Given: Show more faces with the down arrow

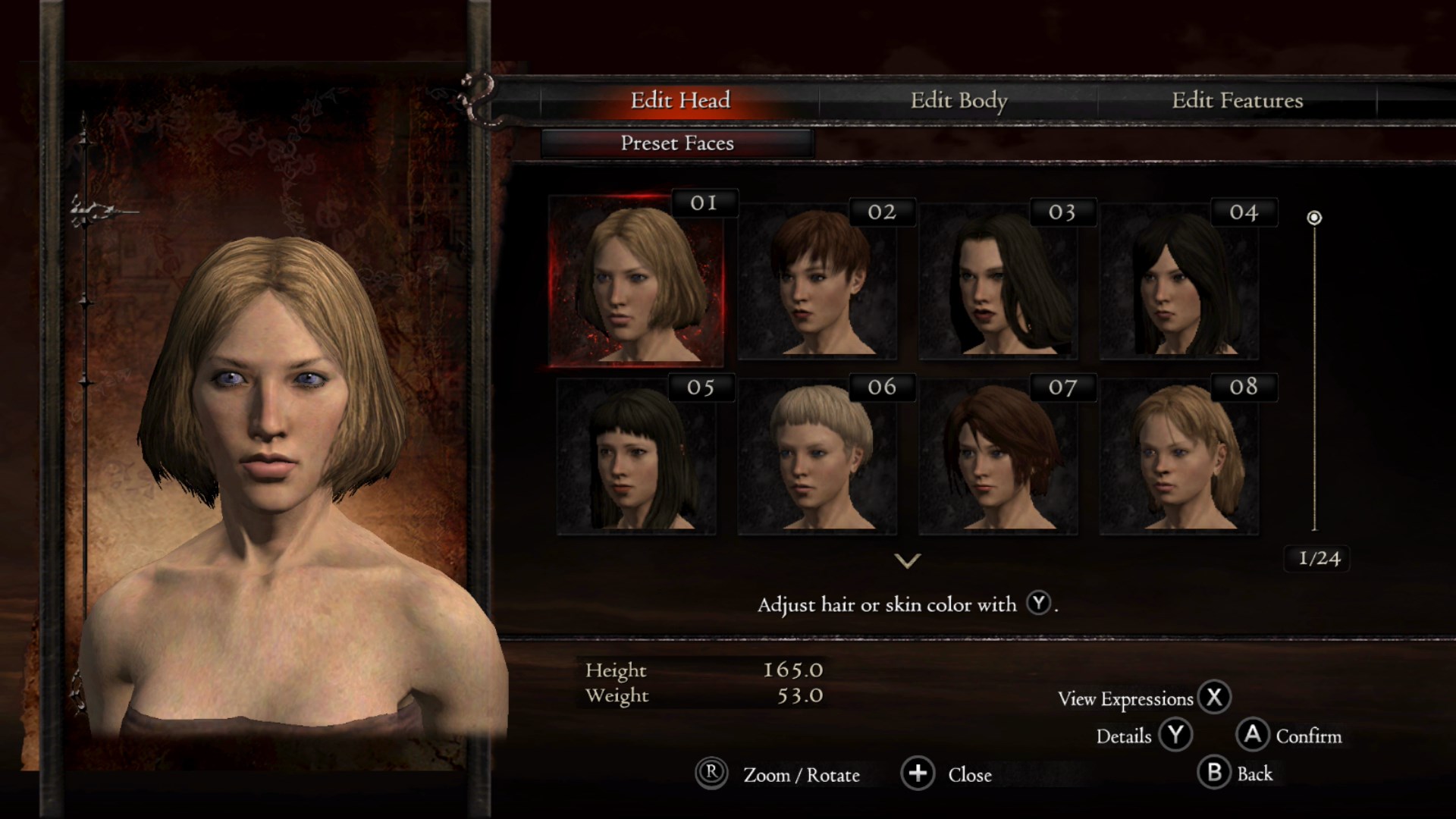Looking at the screenshot, I should [x=907, y=561].
